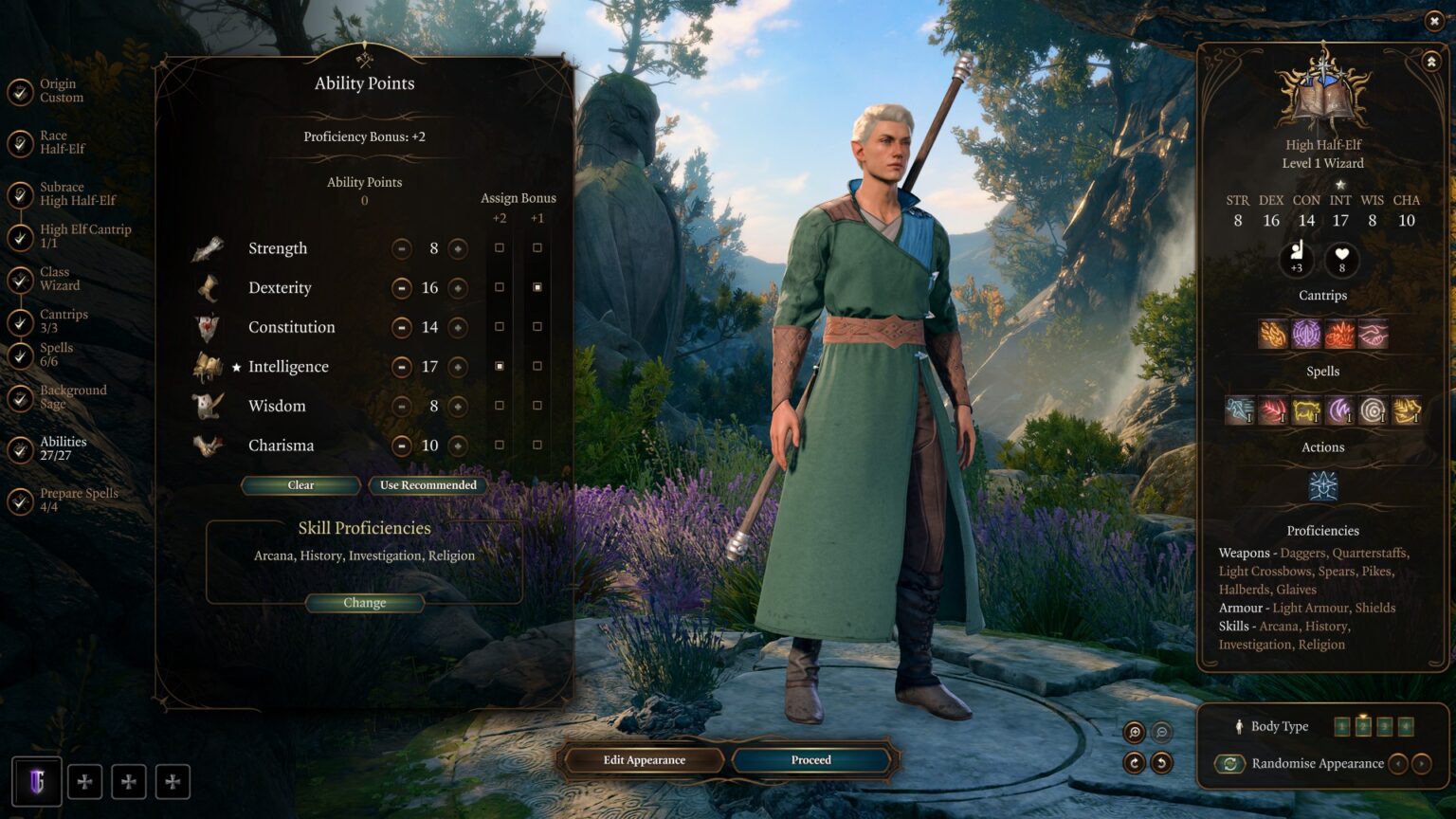1456x819 pixels.
Task: Increase Wisdom by one point
Action: point(458,407)
